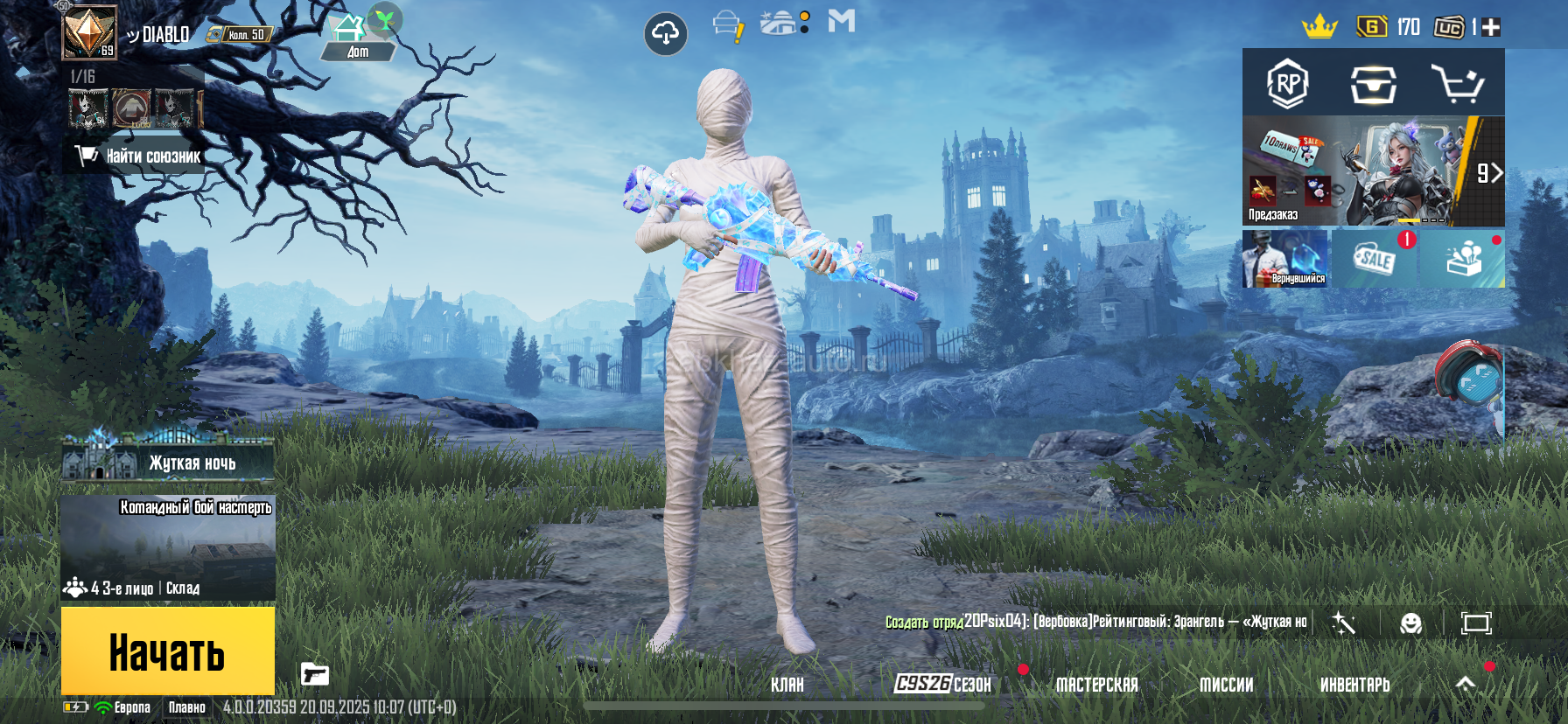1568x724 pixels.
Task: Open the Мастерская workshop menu
Action: (1096, 685)
